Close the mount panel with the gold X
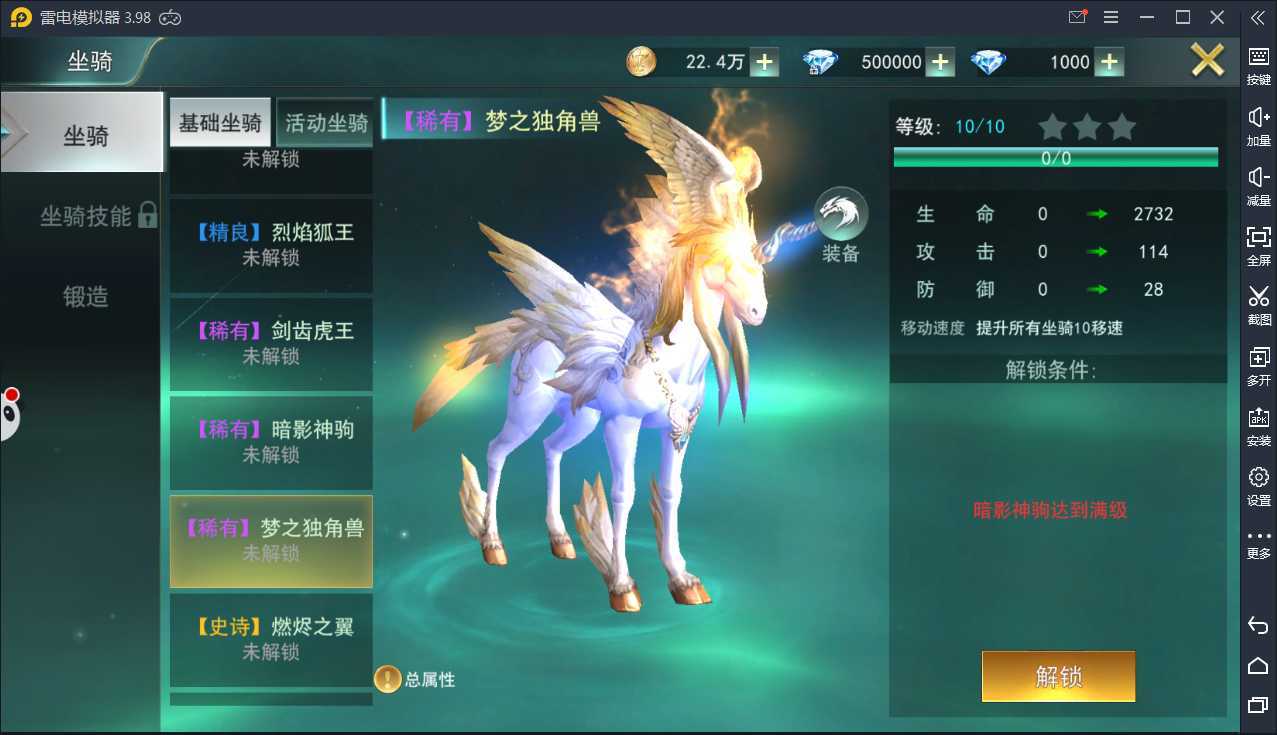Viewport: 1277px width, 735px height. pos(1207,62)
